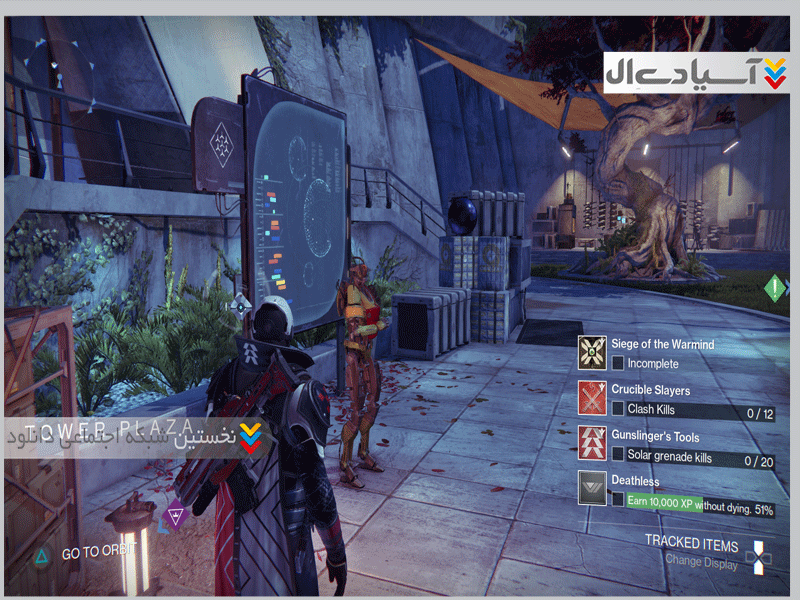
Task: Select the purple triangular vendor marker
Action: [177, 516]
